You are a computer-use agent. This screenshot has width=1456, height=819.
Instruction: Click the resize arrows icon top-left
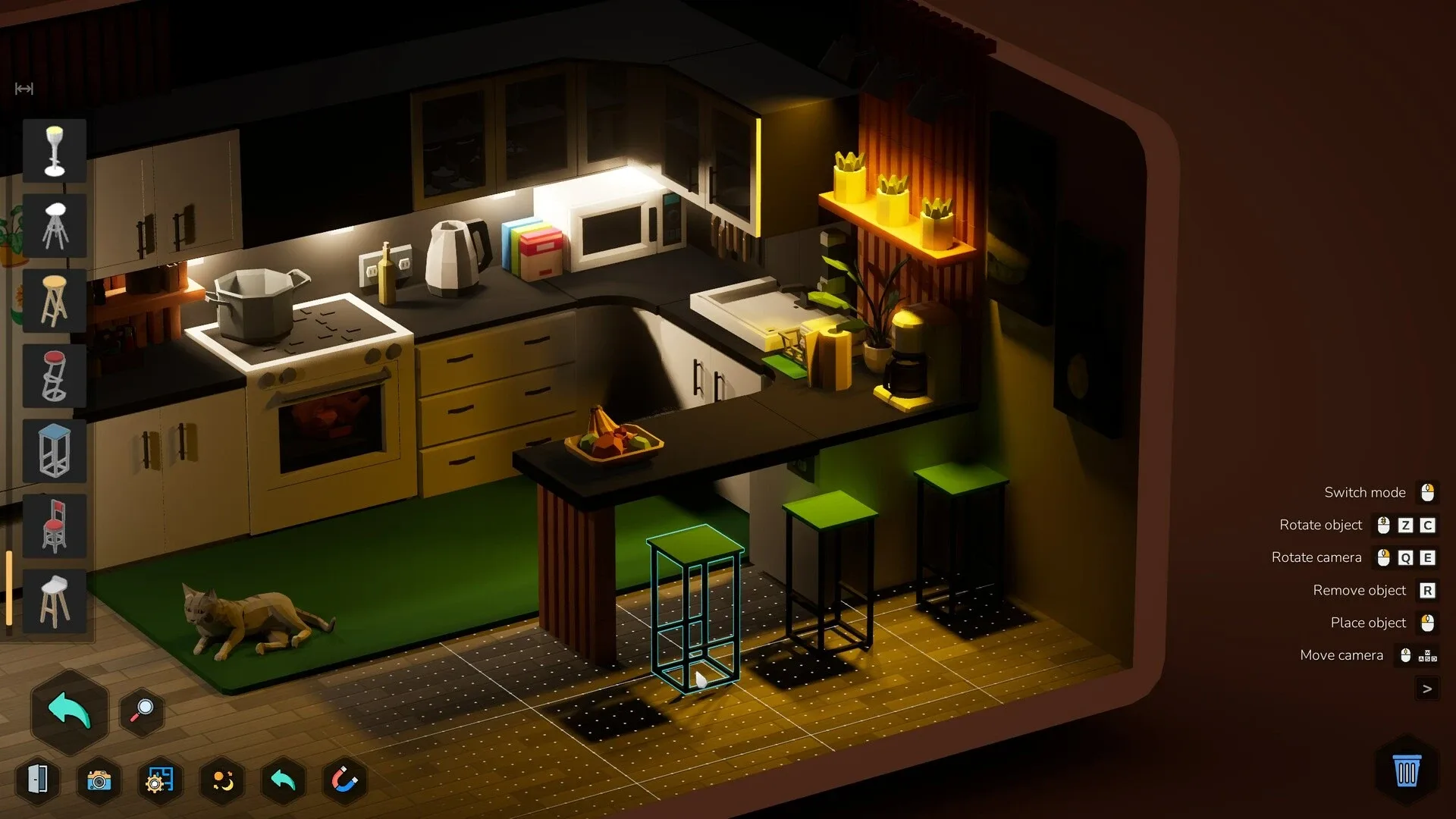[x=24, y=89]
